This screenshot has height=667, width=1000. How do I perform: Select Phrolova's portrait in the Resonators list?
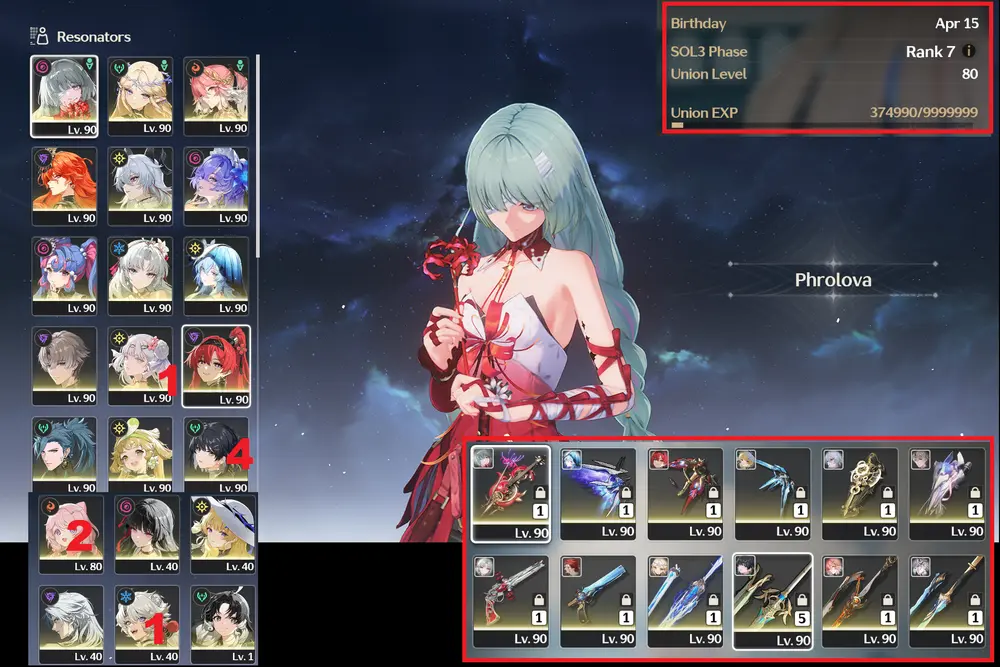click(64, 95)
